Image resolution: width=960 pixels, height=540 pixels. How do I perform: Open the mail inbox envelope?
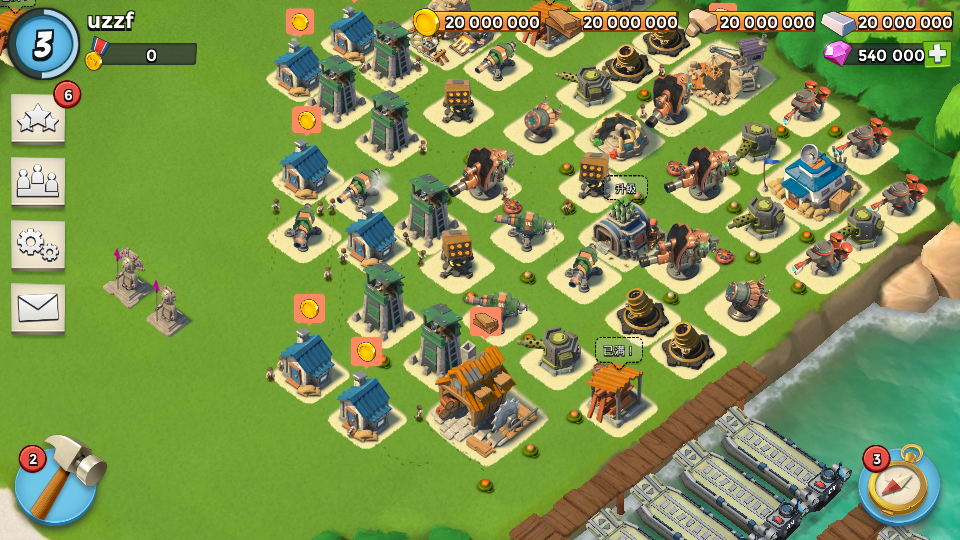click(38, 307)
